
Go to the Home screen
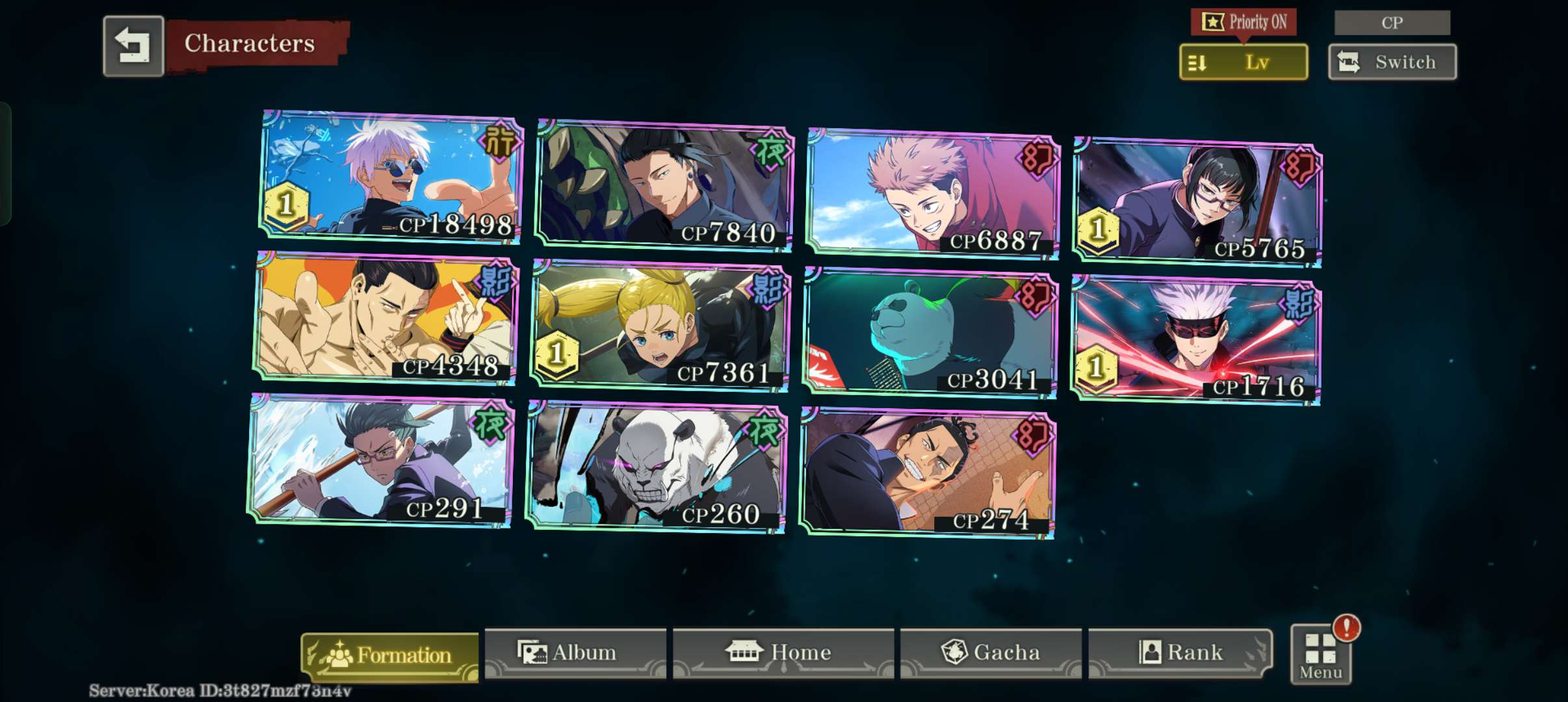click(783, 653)
